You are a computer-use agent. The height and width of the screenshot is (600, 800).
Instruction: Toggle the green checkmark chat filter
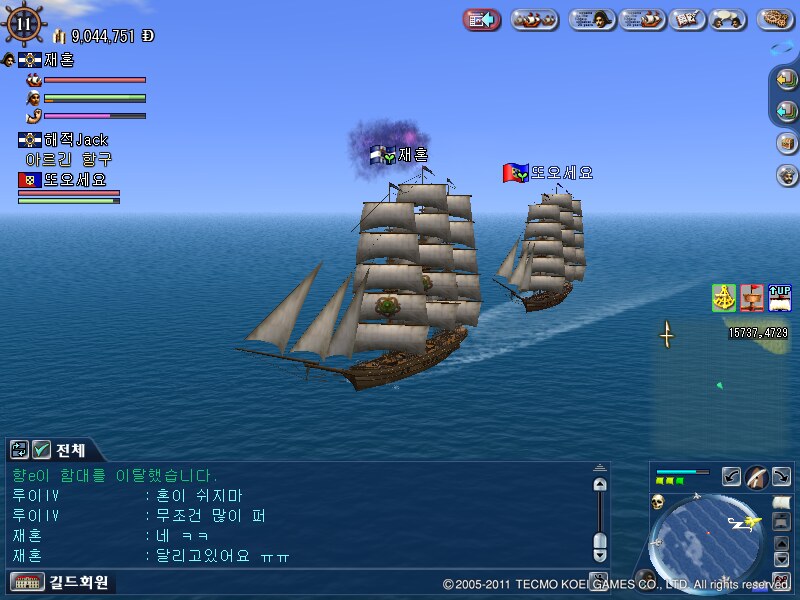(x=41, y=450)
